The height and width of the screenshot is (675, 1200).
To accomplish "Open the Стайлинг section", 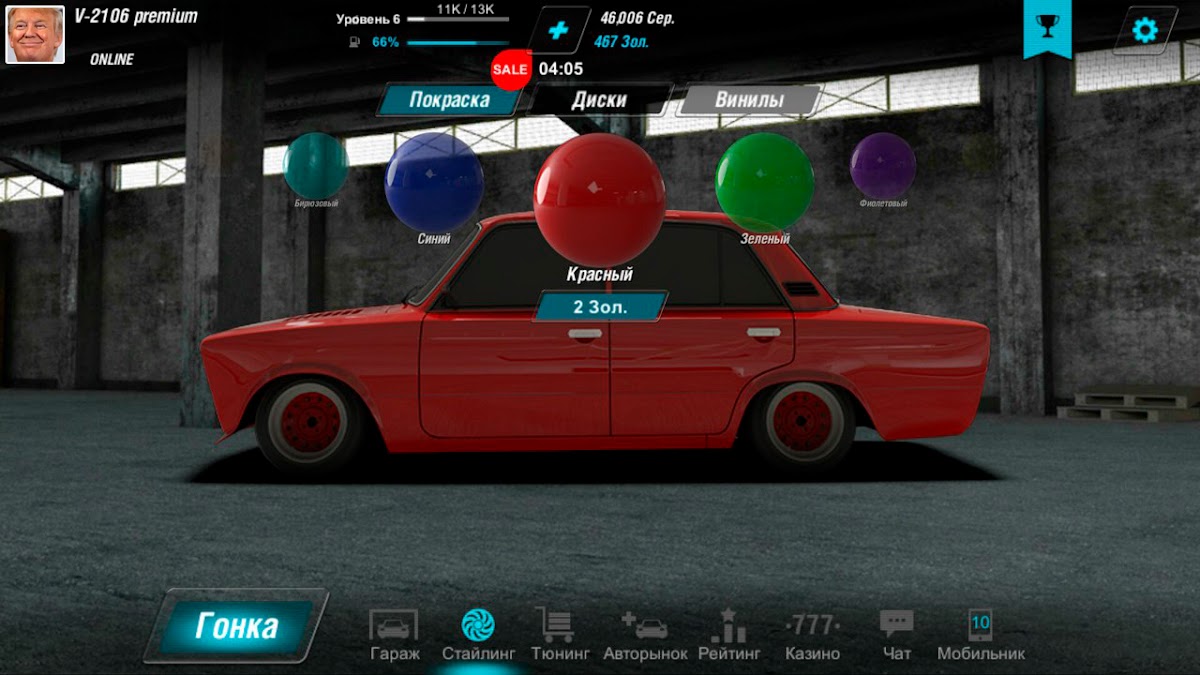I will pyautogui.click(x=478, y=634).
